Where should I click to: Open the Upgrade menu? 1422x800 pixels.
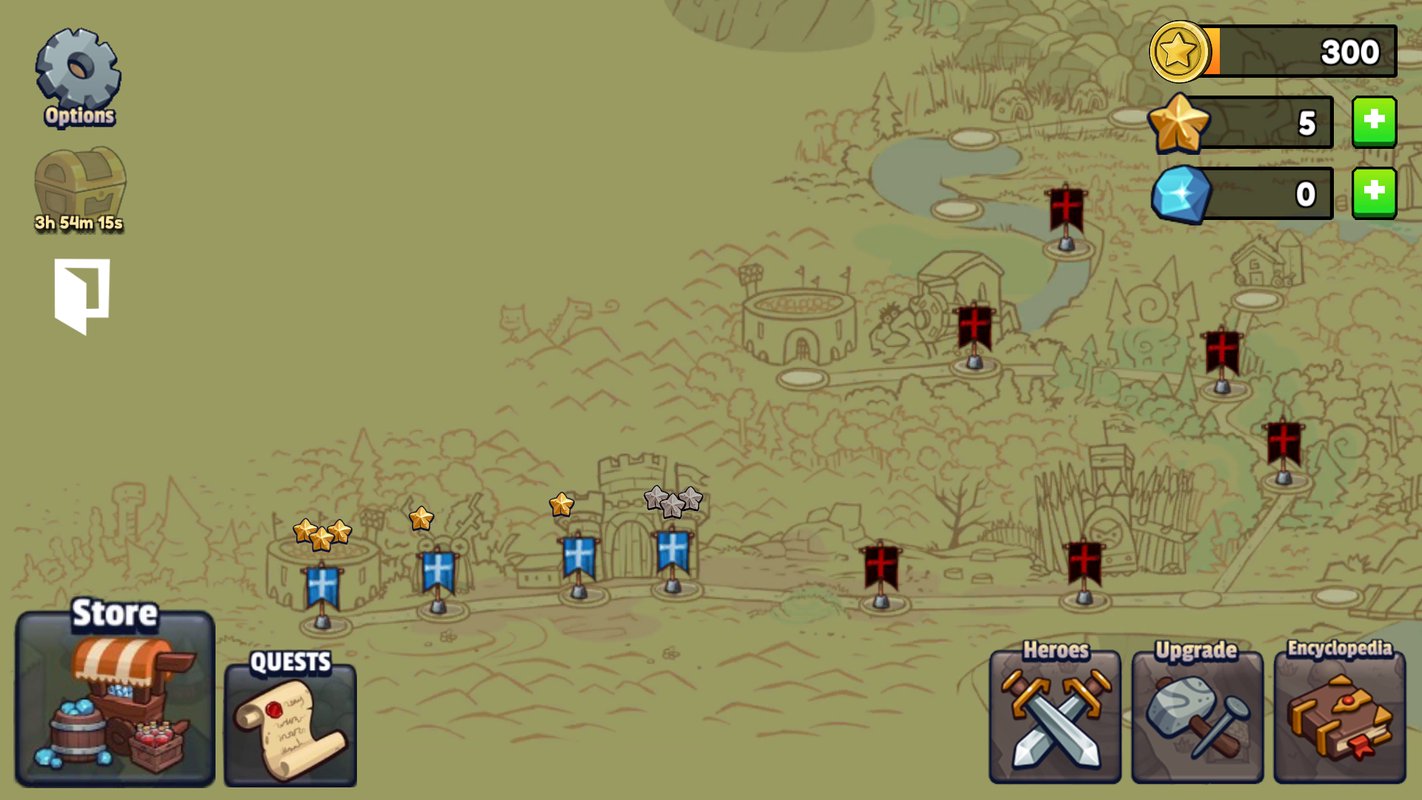tap(1197, 714)
